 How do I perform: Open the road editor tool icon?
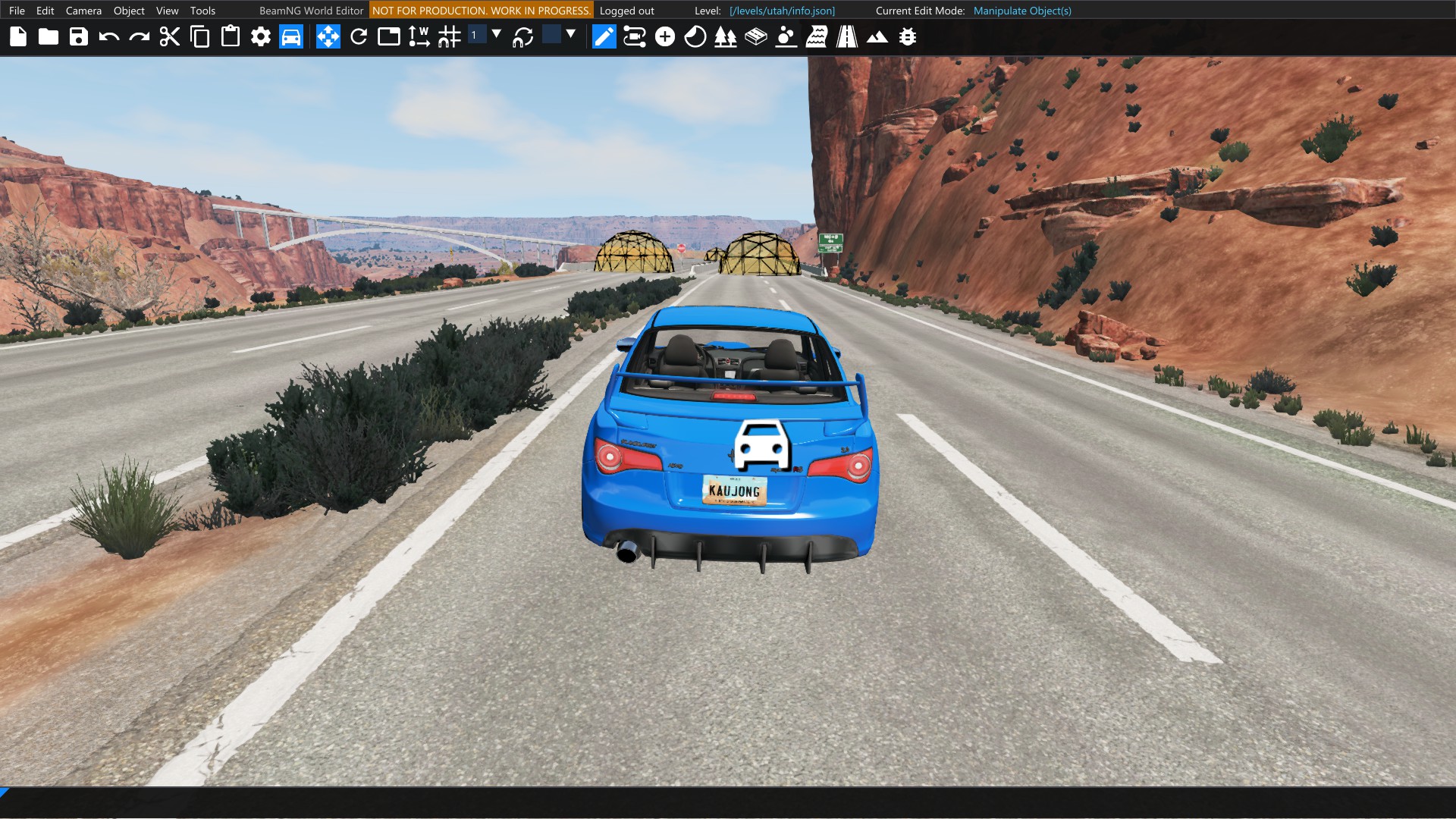point(847,36)
